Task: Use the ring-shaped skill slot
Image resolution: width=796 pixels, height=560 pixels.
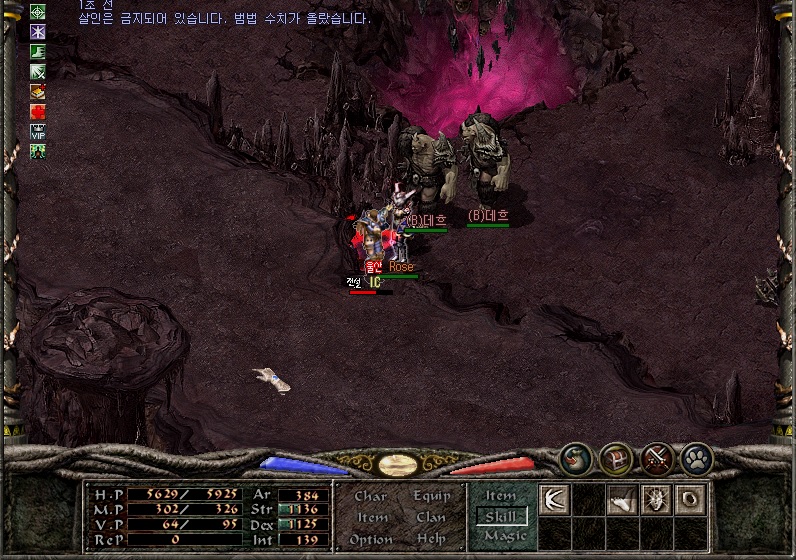Action: 690,498
